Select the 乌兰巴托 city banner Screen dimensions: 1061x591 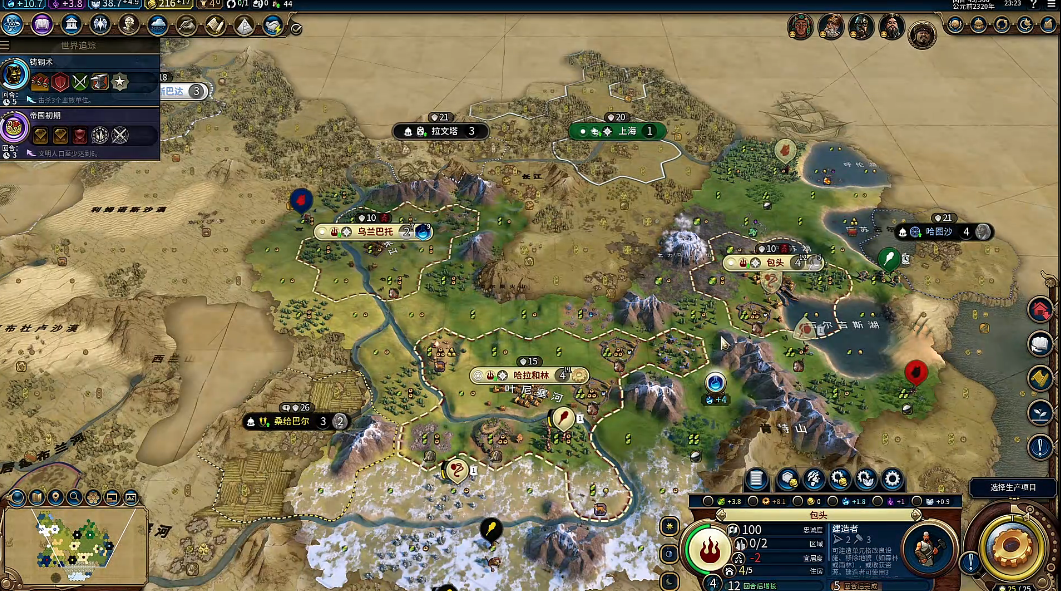tap(368, 232)
